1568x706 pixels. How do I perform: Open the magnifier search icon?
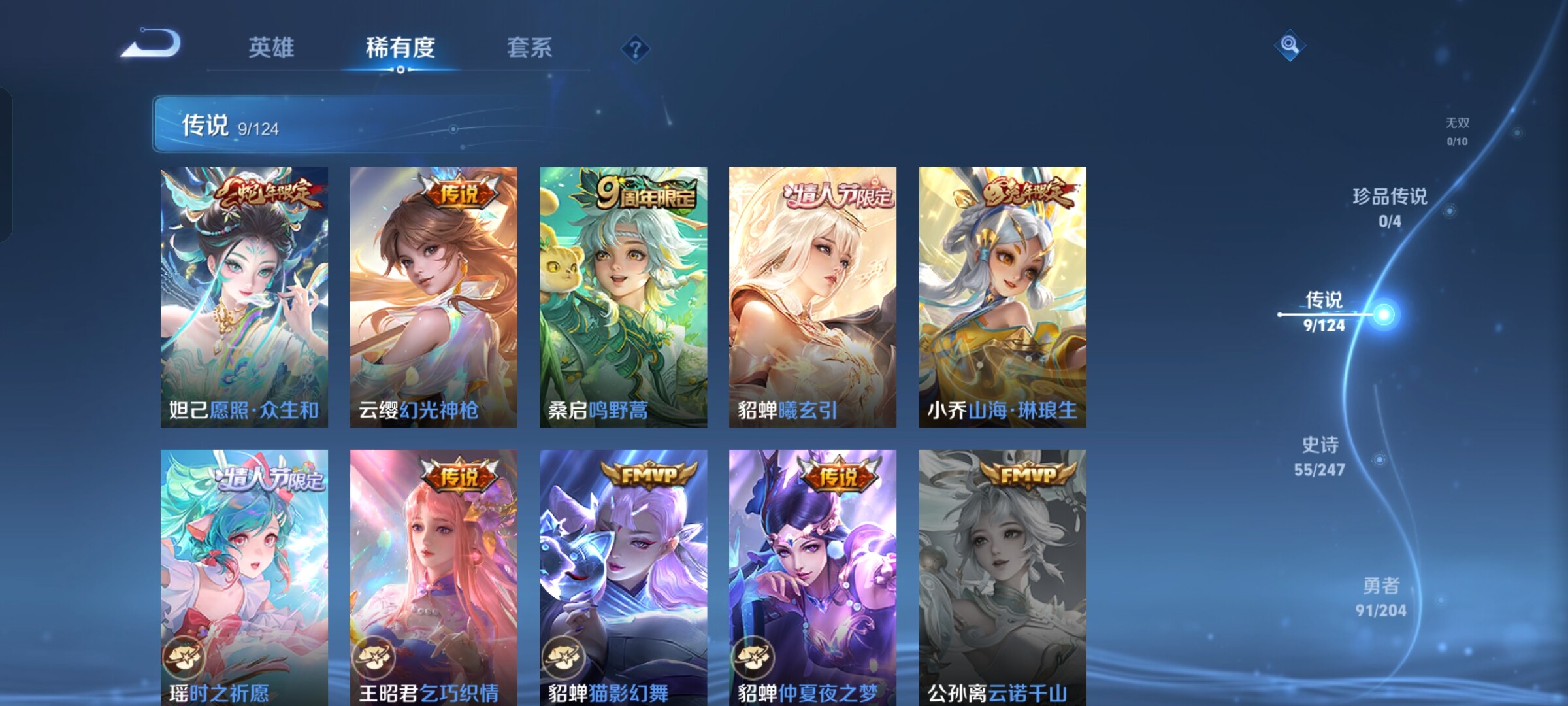(x=1290, y=45)
